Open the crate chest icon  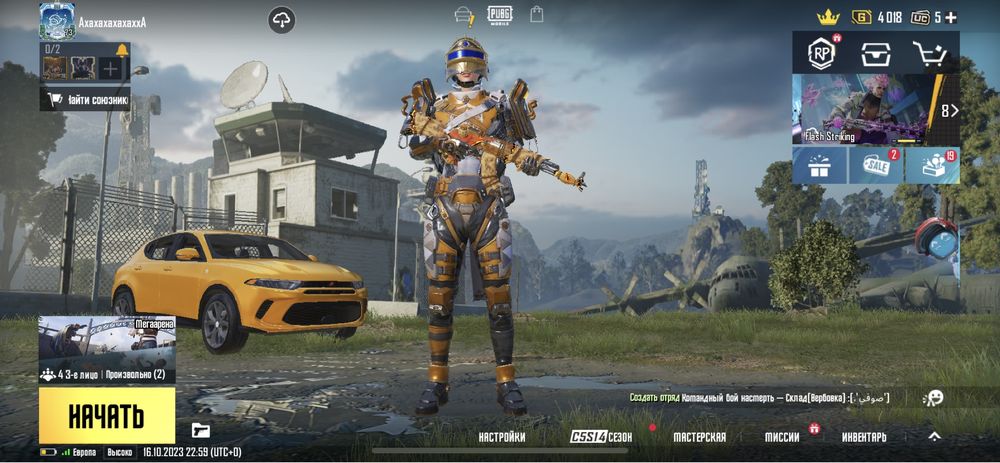875,53
